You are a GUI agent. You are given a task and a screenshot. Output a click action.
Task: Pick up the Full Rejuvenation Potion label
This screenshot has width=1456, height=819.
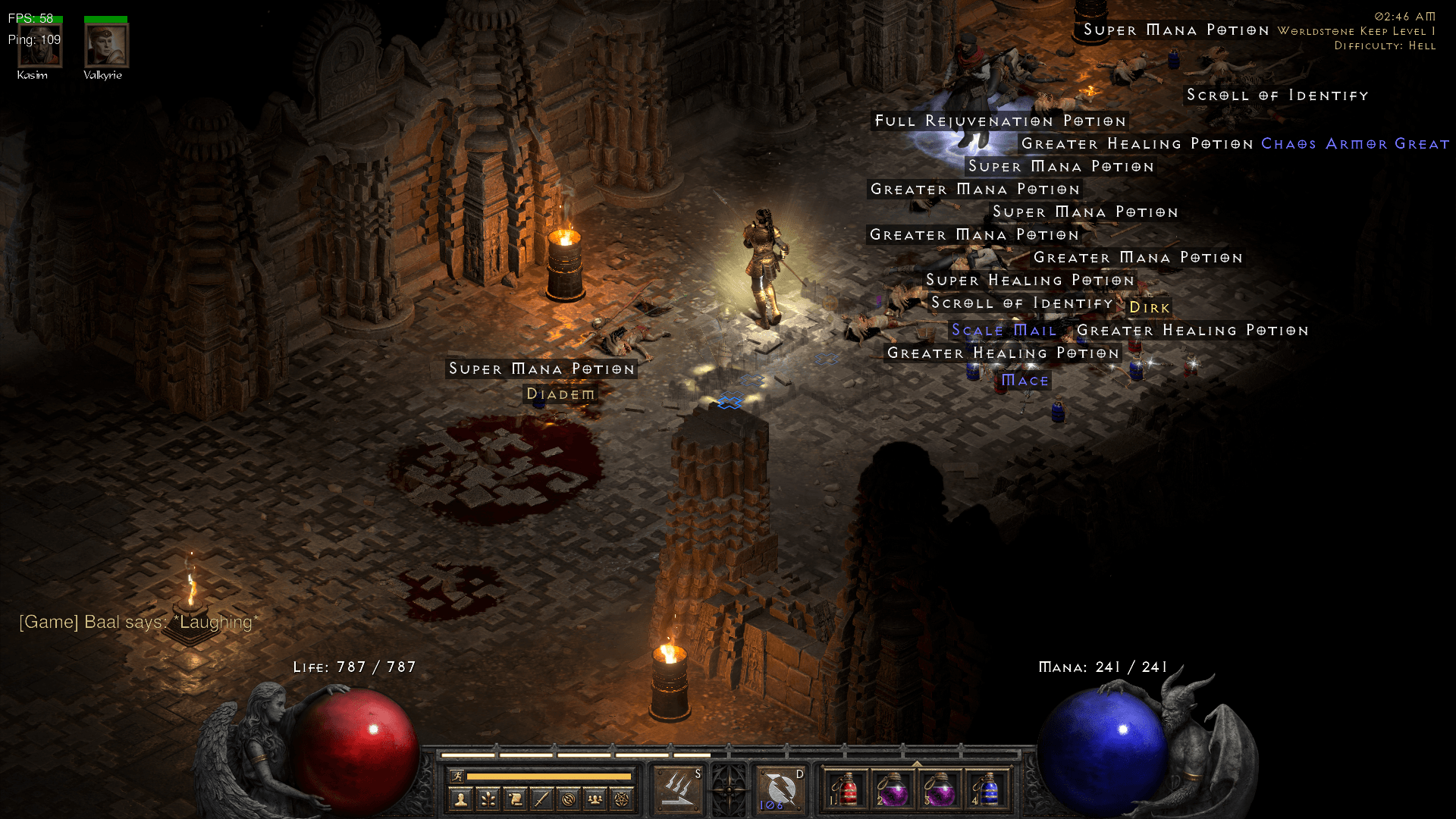click(x=1000, y=121)
